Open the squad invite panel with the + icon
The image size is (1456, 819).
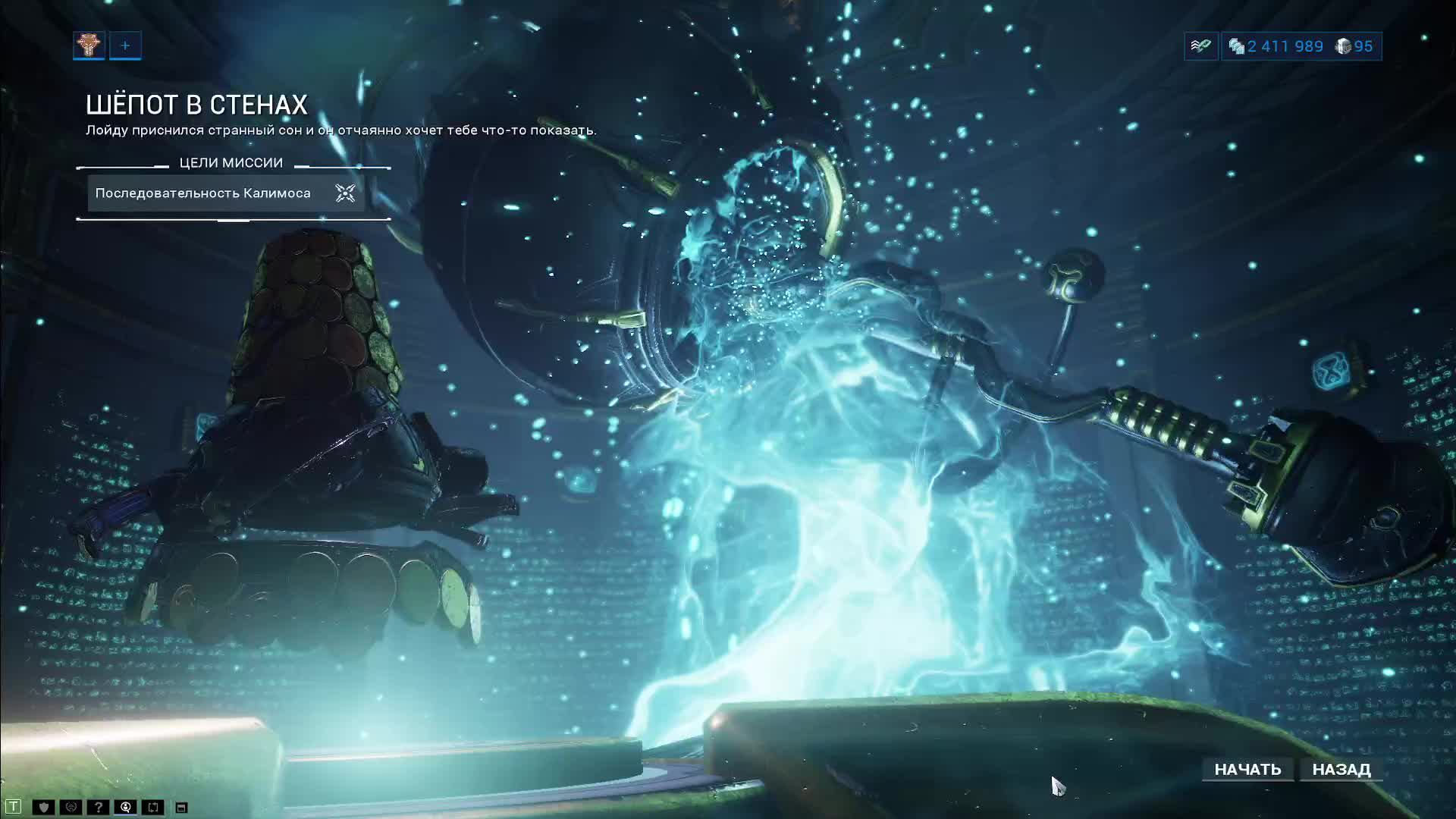125,45
